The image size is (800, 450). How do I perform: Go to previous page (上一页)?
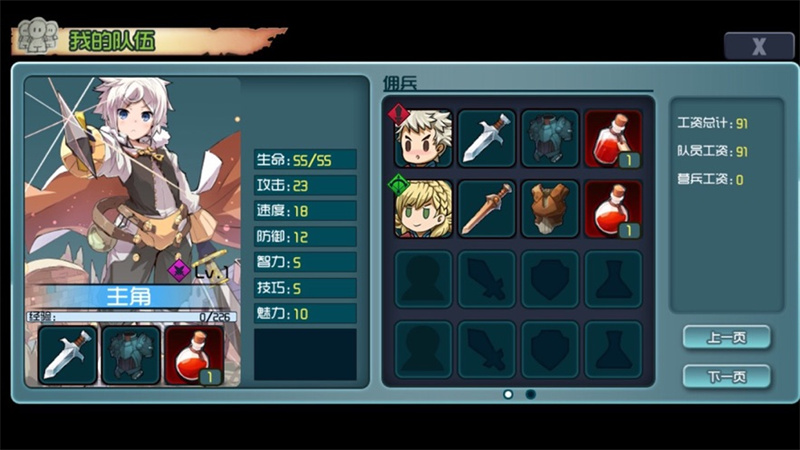point(726,338)
